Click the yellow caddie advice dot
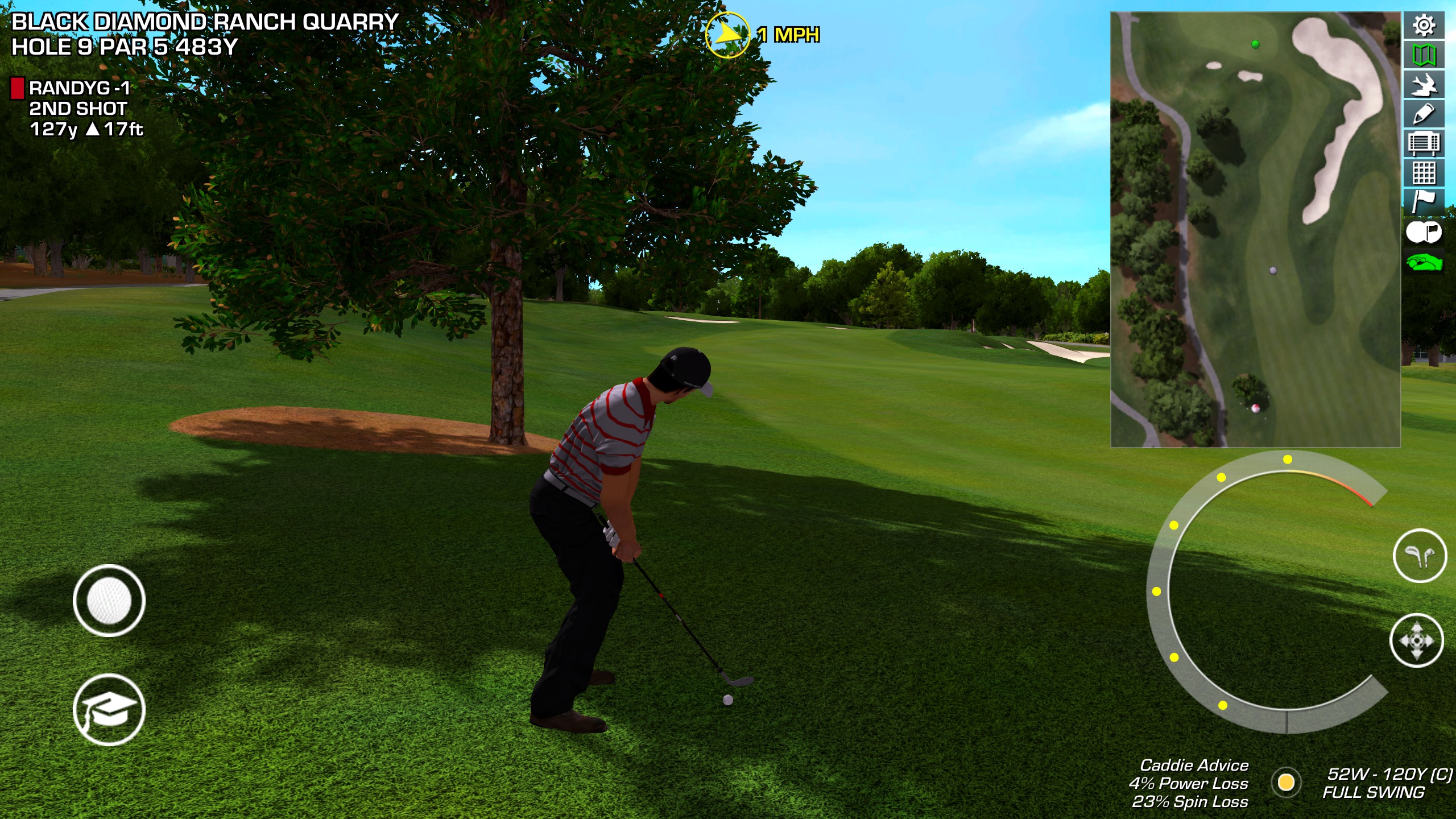The width and height of the screenshot is (1456, 819). pyautogui.click(x=1286, y=783)
